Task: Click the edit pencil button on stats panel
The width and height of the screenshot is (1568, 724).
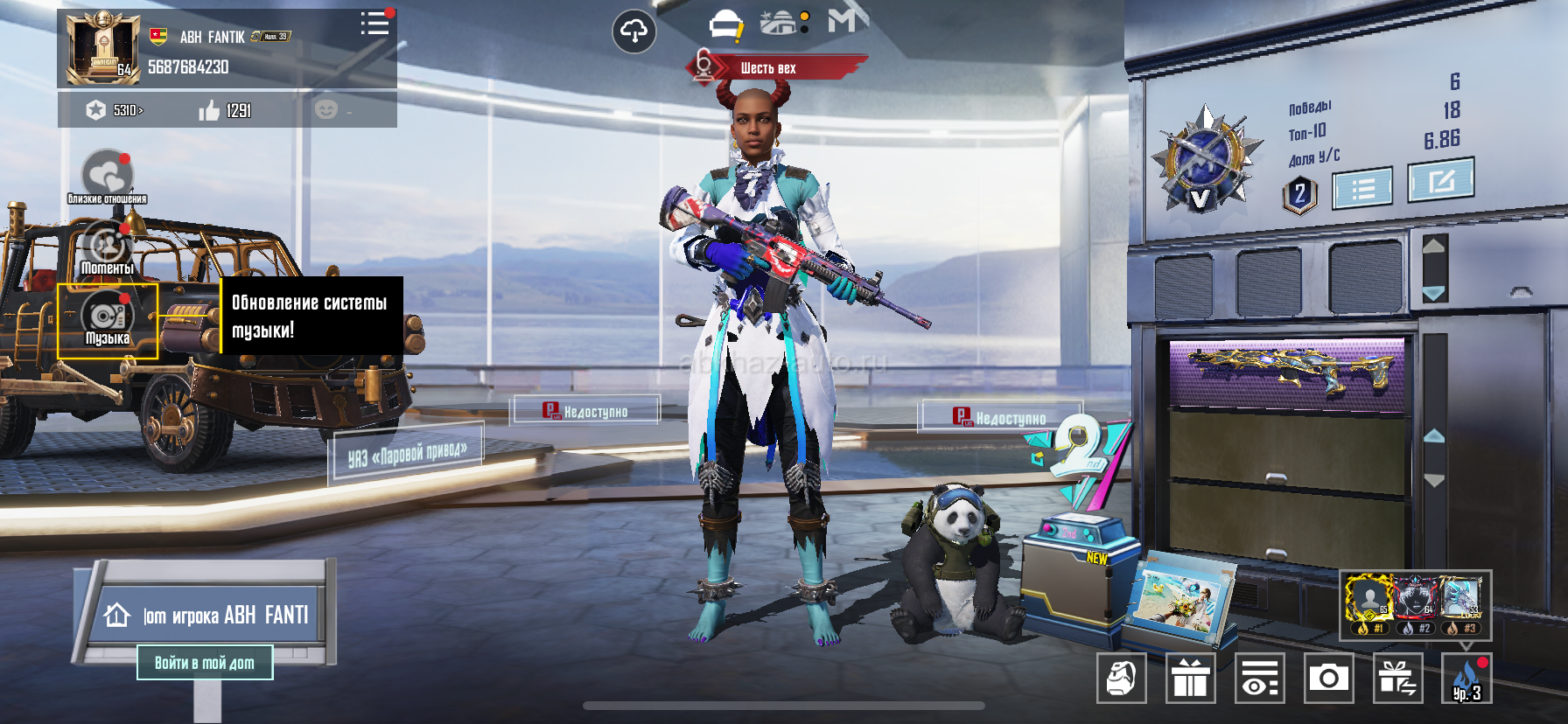Action: [1440, 181]
